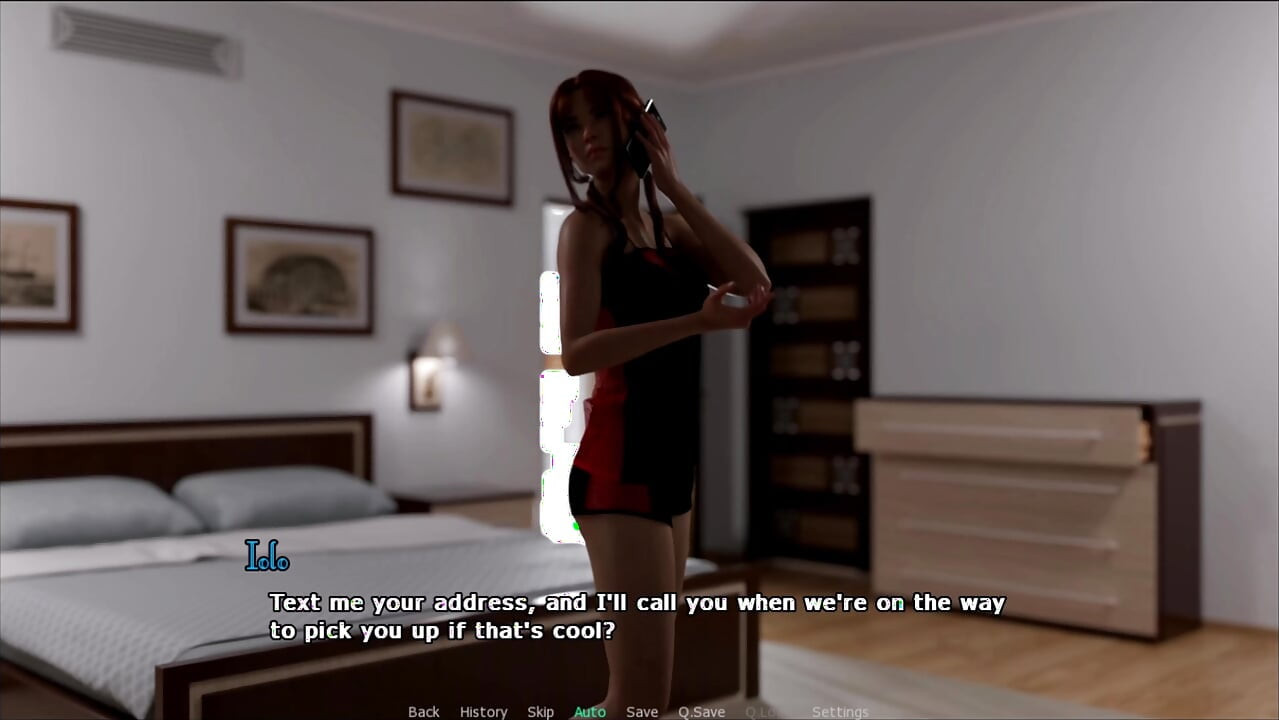
Task: Go back to previous dialogue line
Action: (423, 712)
